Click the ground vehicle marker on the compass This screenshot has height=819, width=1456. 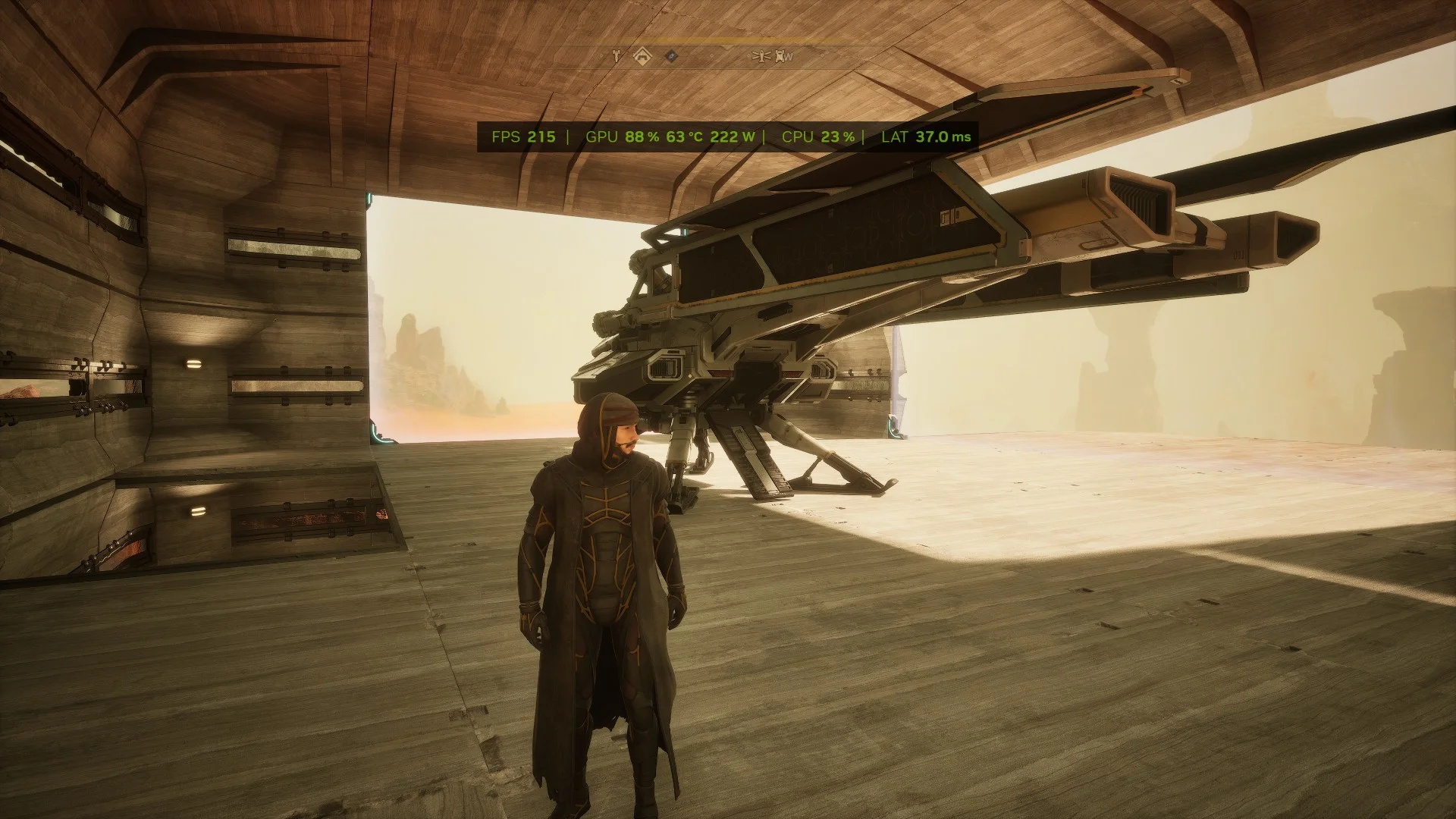click(x=779, y=55)
